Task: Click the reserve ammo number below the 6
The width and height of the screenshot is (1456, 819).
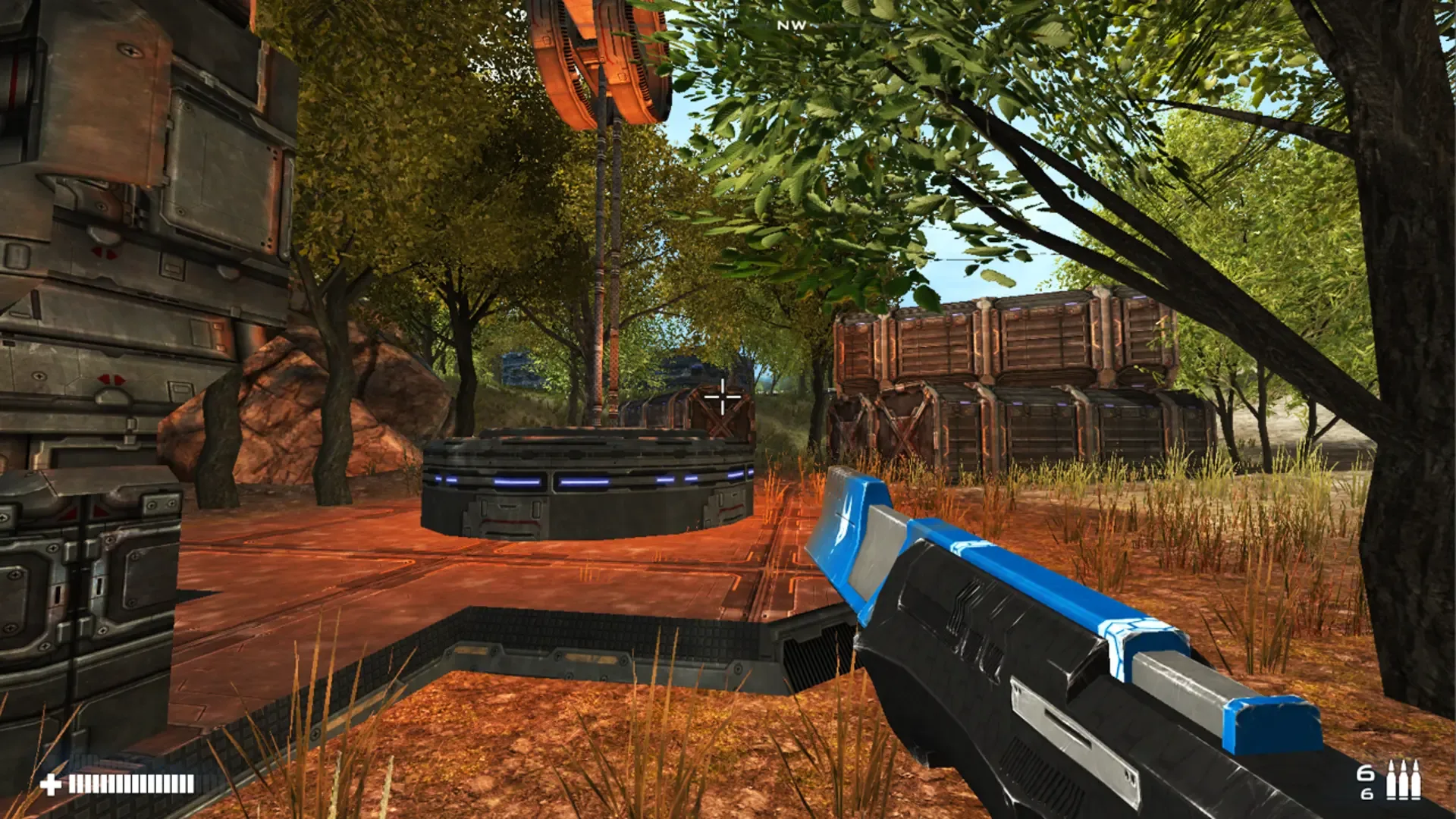Action: tap(1366, 794)
